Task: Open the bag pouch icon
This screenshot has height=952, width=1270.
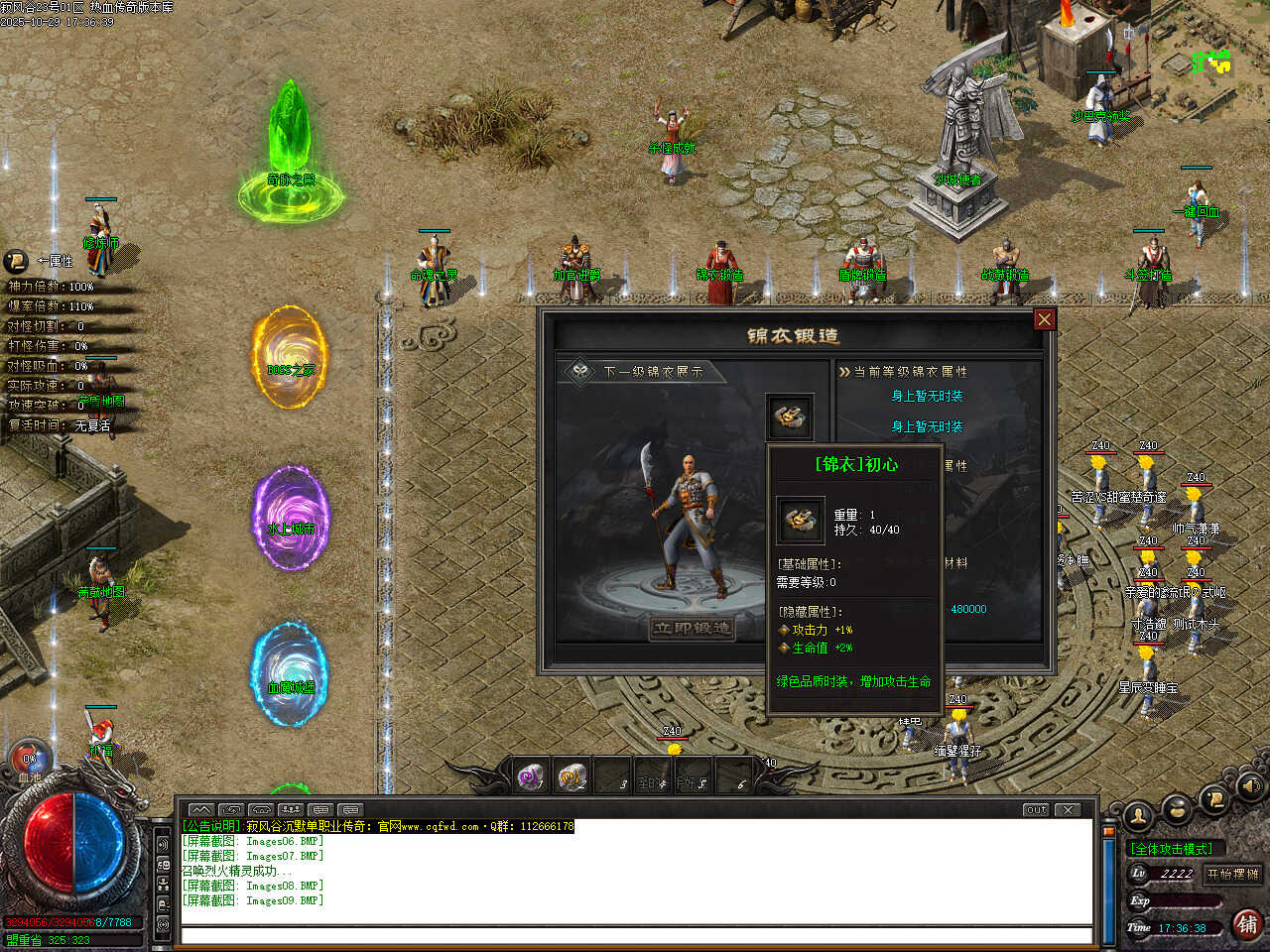Action: tap(1178, 809)
